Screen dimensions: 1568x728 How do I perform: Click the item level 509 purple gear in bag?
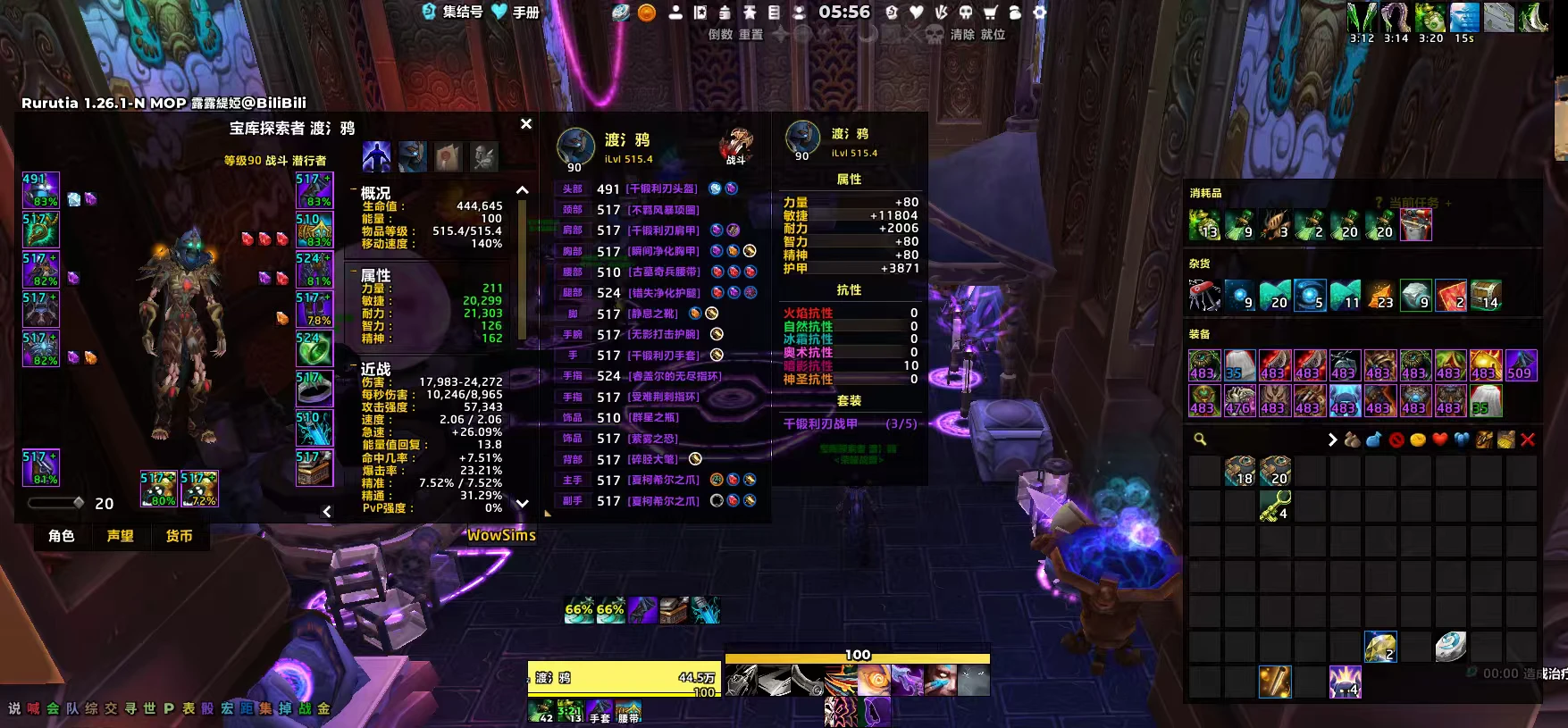point(1521,365)
